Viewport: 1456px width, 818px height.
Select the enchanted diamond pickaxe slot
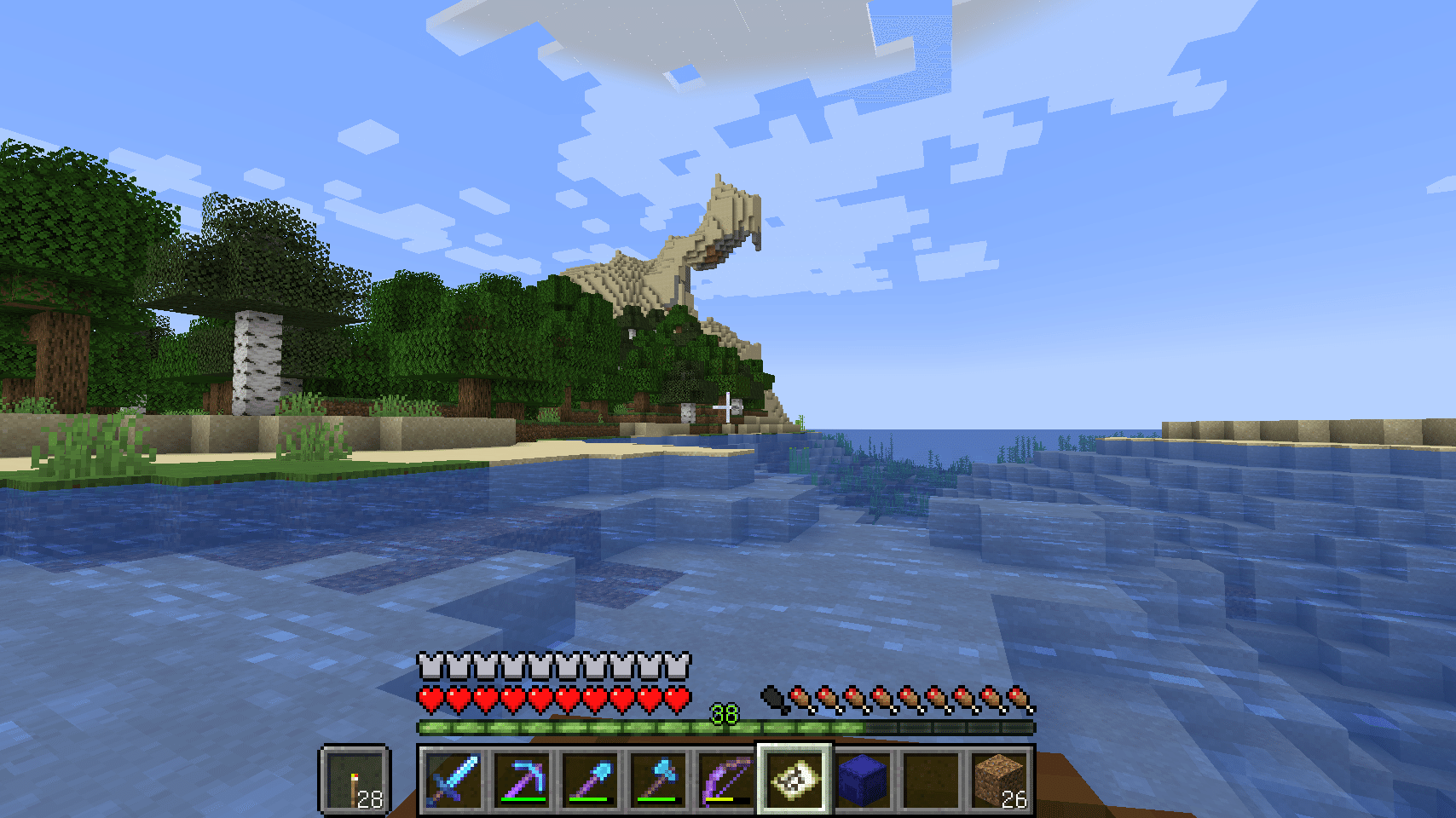tap(522, 779)
